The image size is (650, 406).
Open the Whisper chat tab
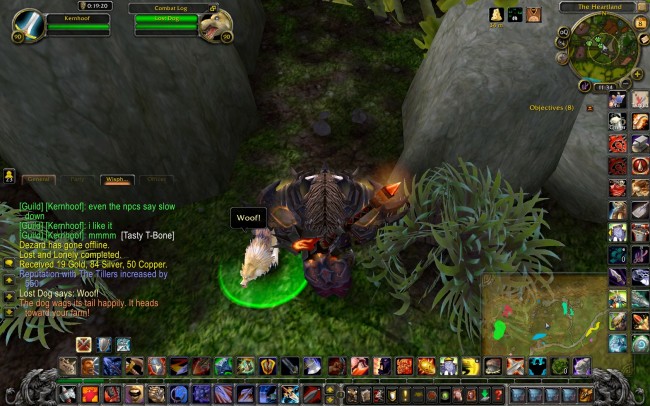click(116, 180)
